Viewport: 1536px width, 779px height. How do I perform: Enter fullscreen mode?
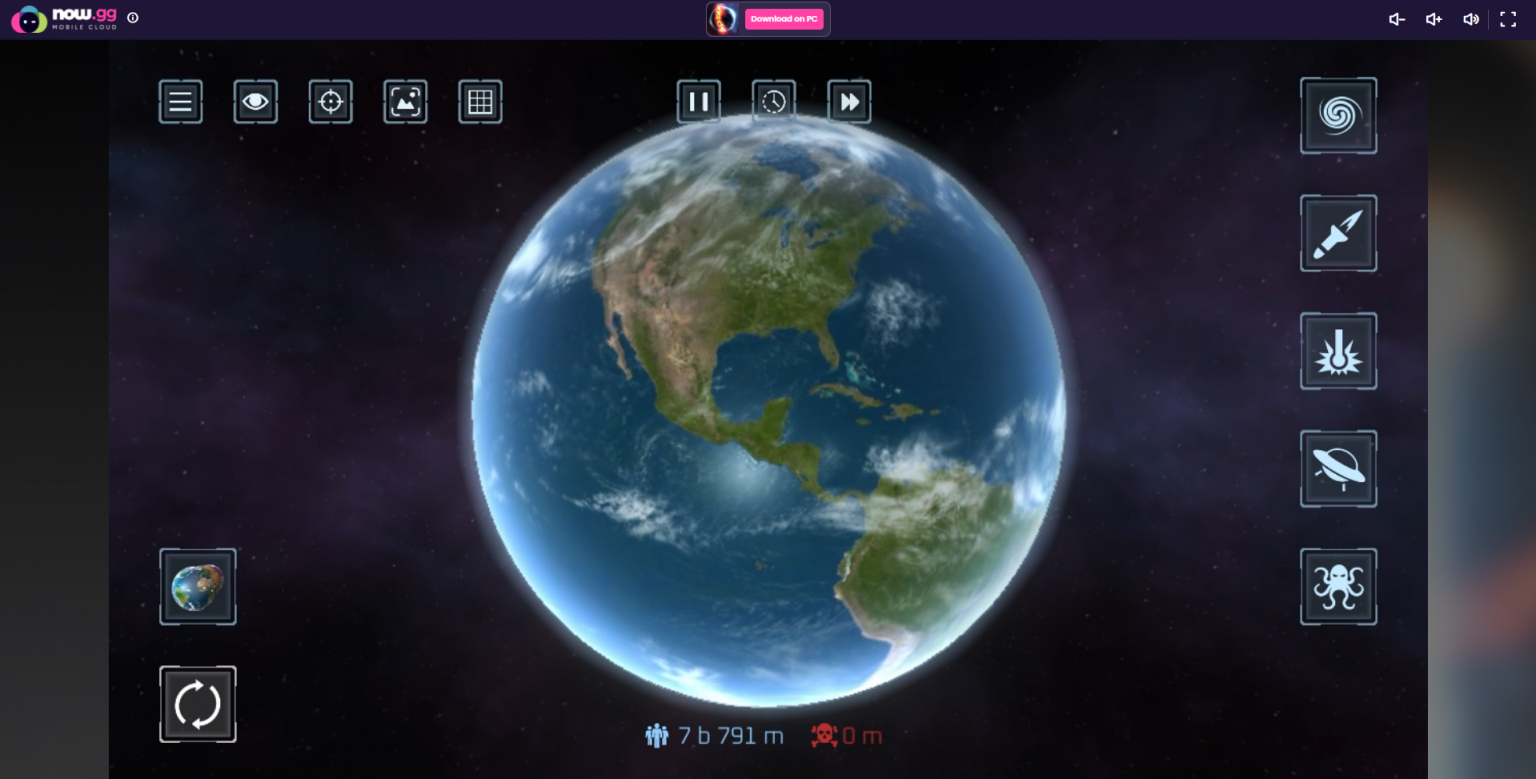tap(1508, 19)
